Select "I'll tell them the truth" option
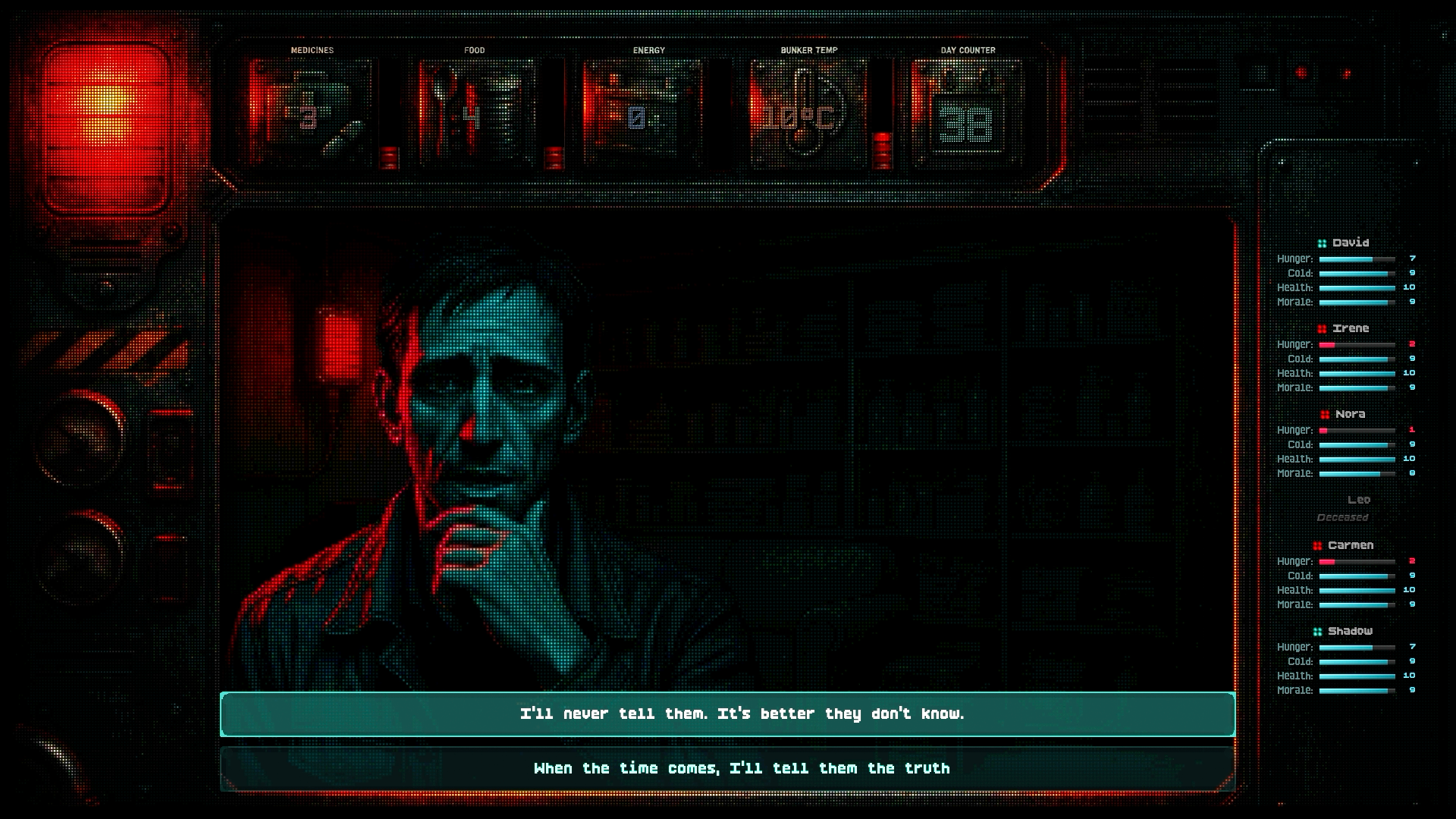The width and height of the screenshot is (1456, 819). [727, 768]
